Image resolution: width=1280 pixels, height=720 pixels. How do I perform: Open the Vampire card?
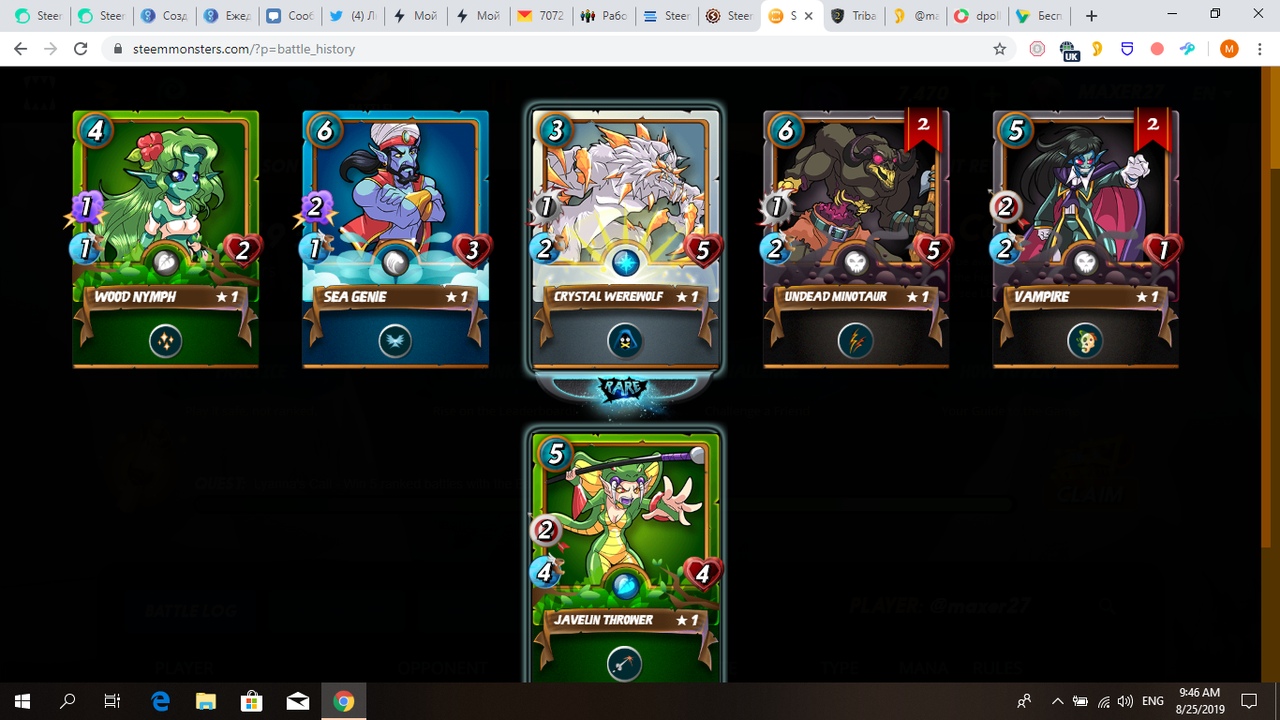(1086, 238)
